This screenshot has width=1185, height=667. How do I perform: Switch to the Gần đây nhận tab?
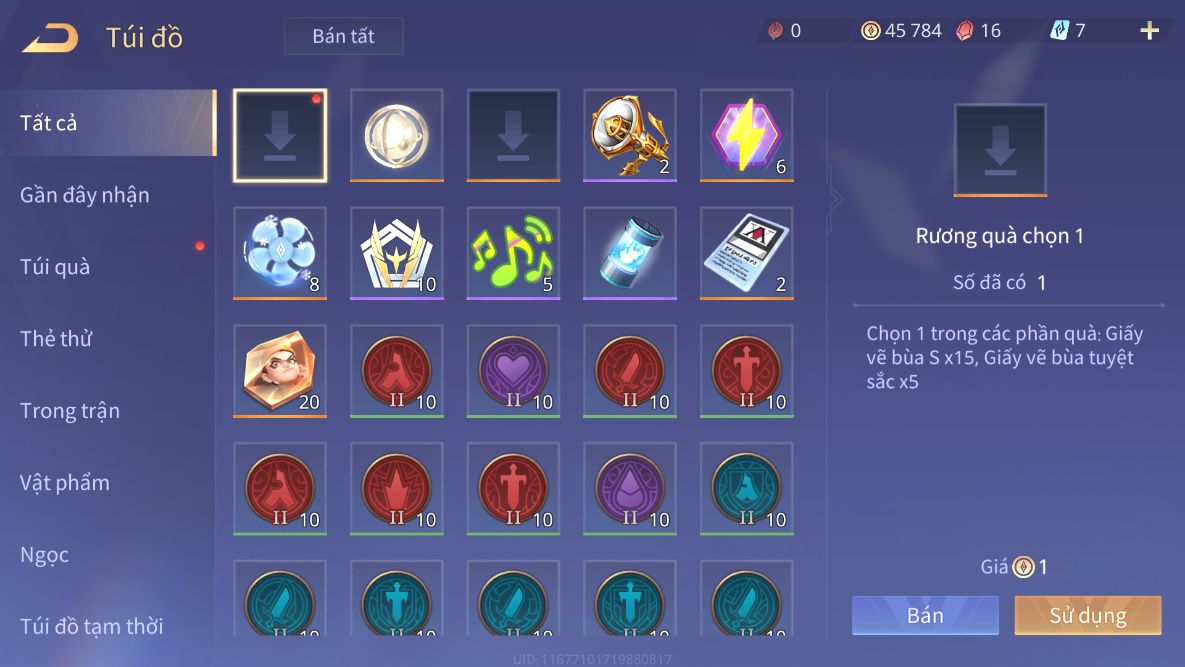[x=85, y=195]
